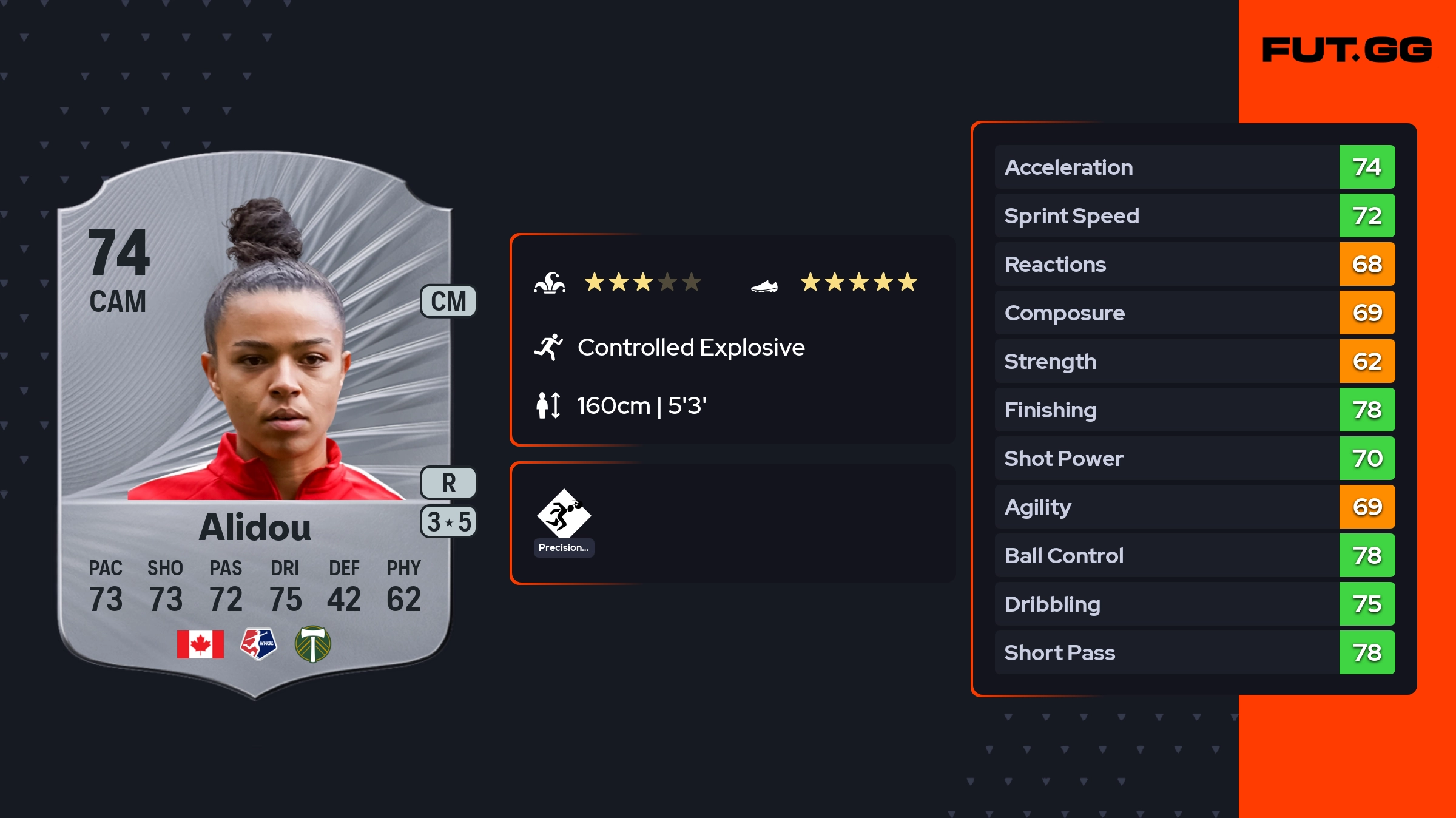Click the CM alternate position badge
1456x818 pixels.
click(448, 302)
